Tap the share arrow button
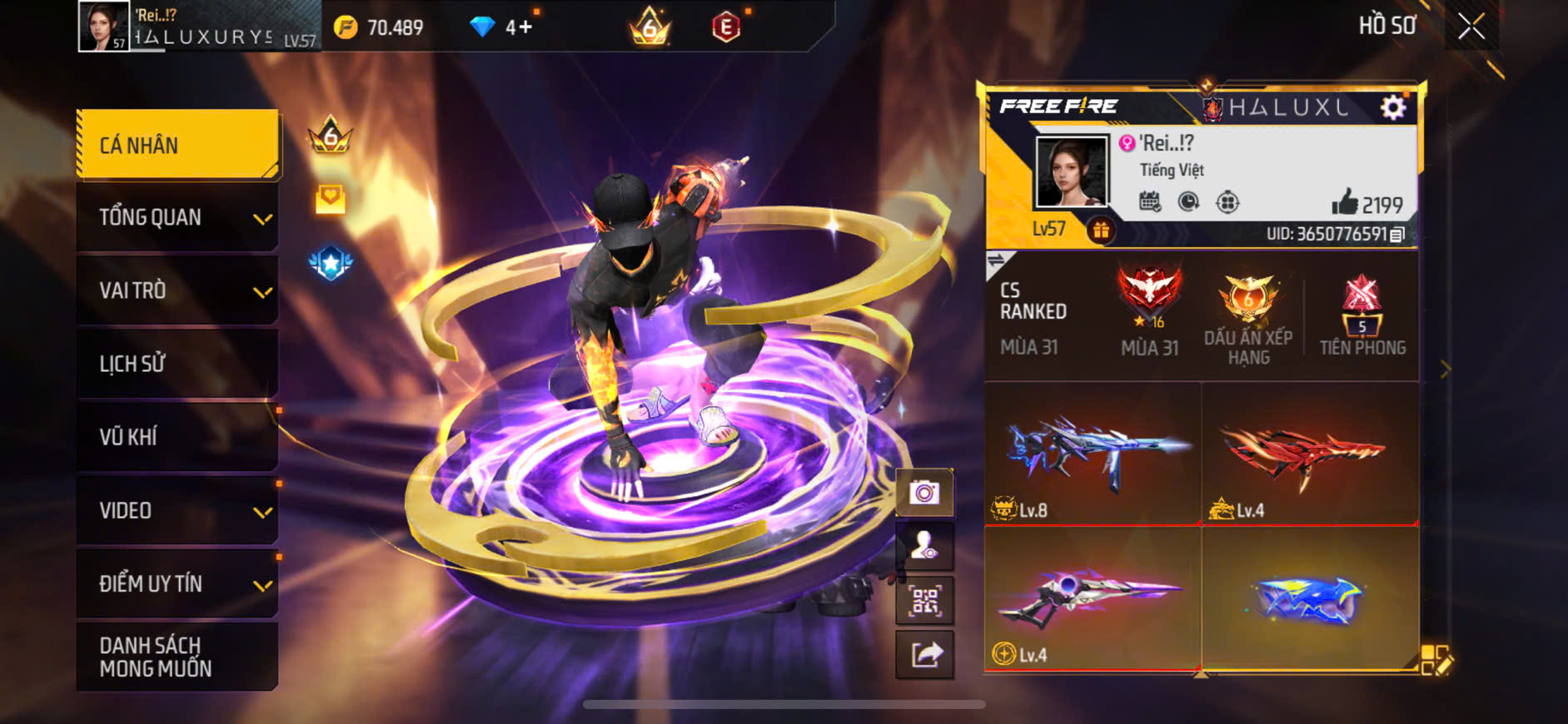Image resolution: width=1568 pixels, height=724 pixels. pos(924,655)
